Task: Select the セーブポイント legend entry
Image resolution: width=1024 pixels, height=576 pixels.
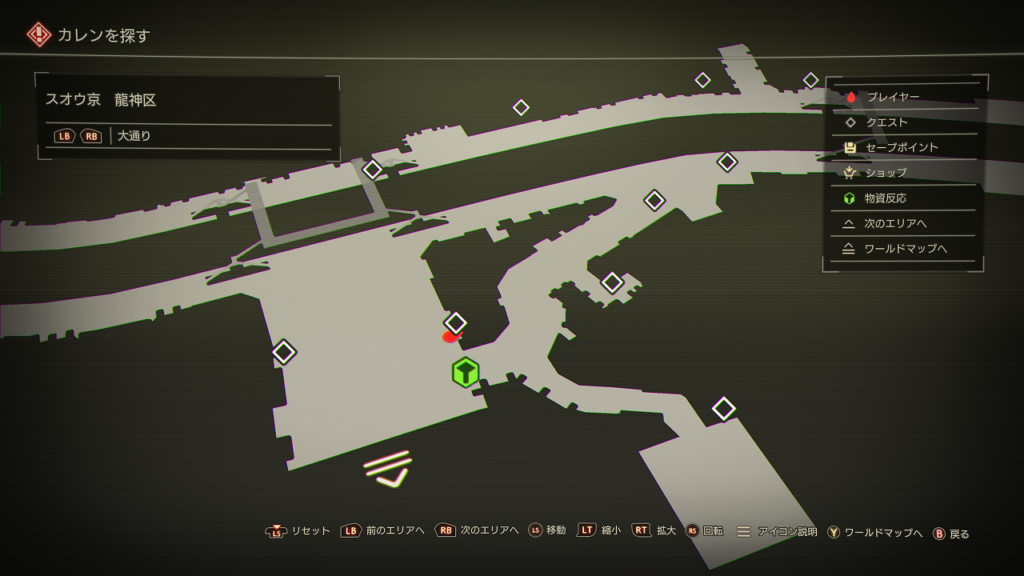Action: coord(902,147)
